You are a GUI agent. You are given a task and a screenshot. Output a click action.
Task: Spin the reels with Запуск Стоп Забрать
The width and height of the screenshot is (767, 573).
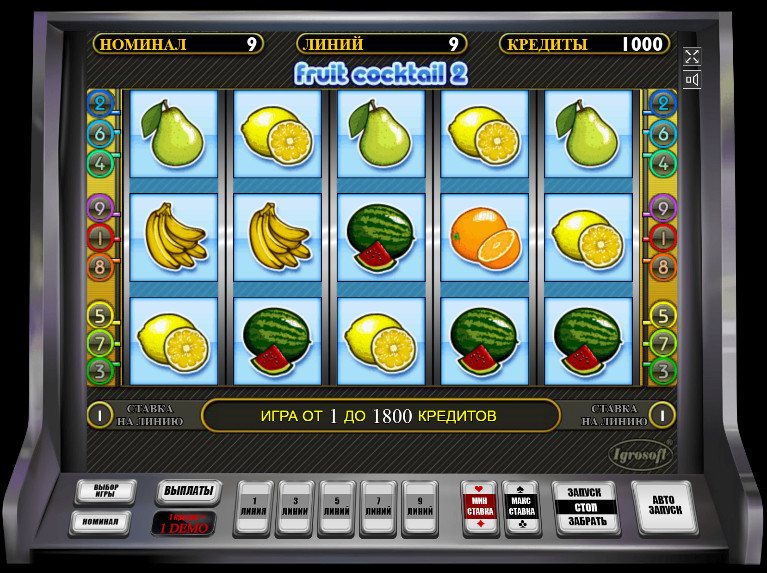pyautogui.click(x=587, y=507)
